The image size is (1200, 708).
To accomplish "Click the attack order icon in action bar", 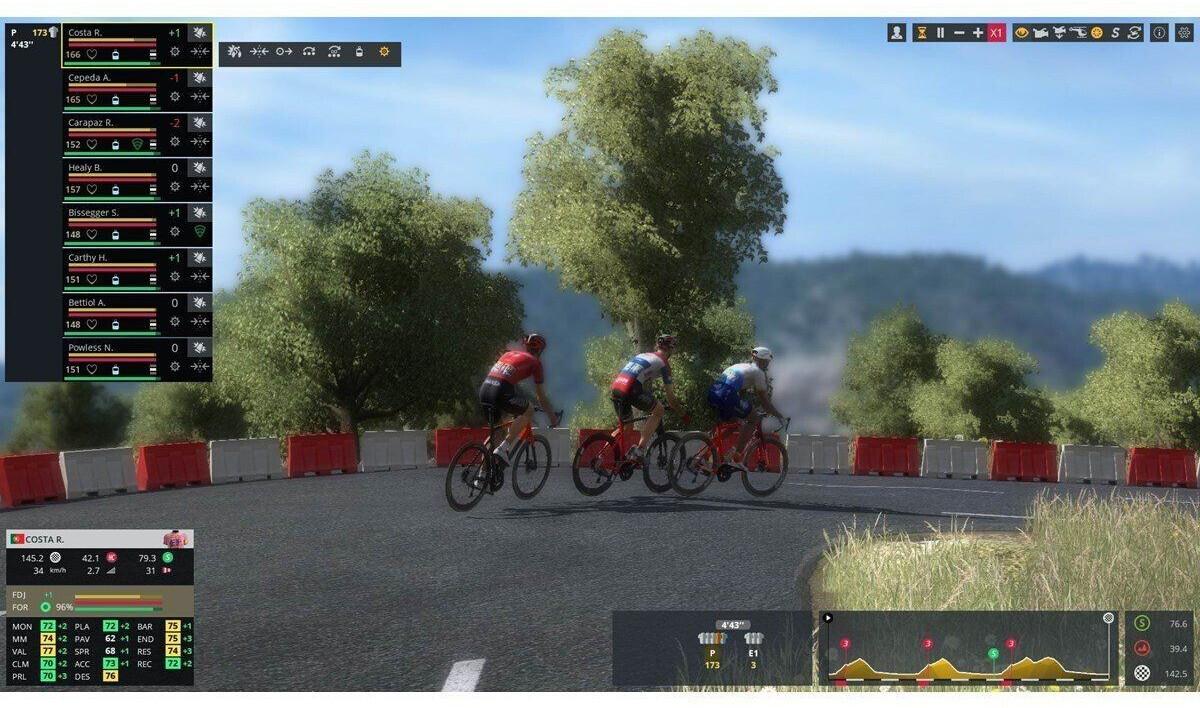I will pos(234,51).
